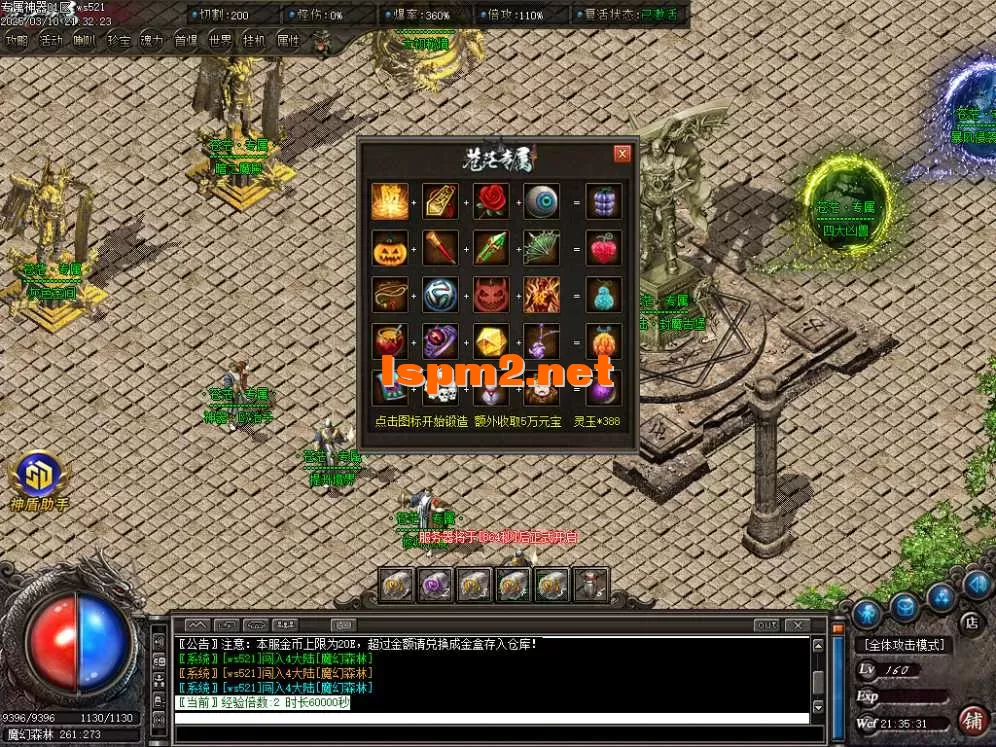The height and width of the screenshot is (747, 996).
Task: Open the 活动 events menu
Action: coord(50,41)
